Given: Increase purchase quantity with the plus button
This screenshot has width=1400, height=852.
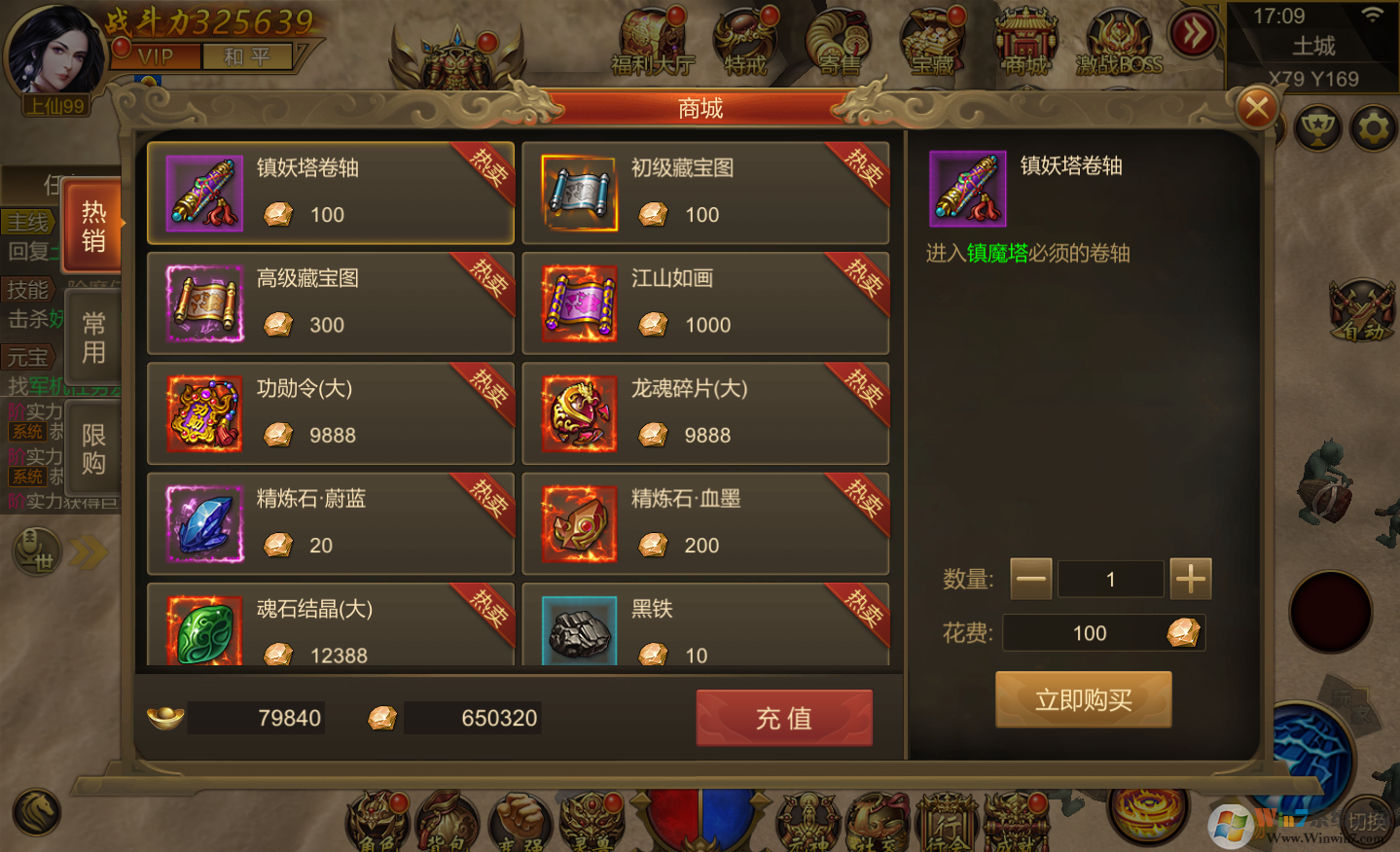Looking at the screenshot, I should (x=1190, y=579).
